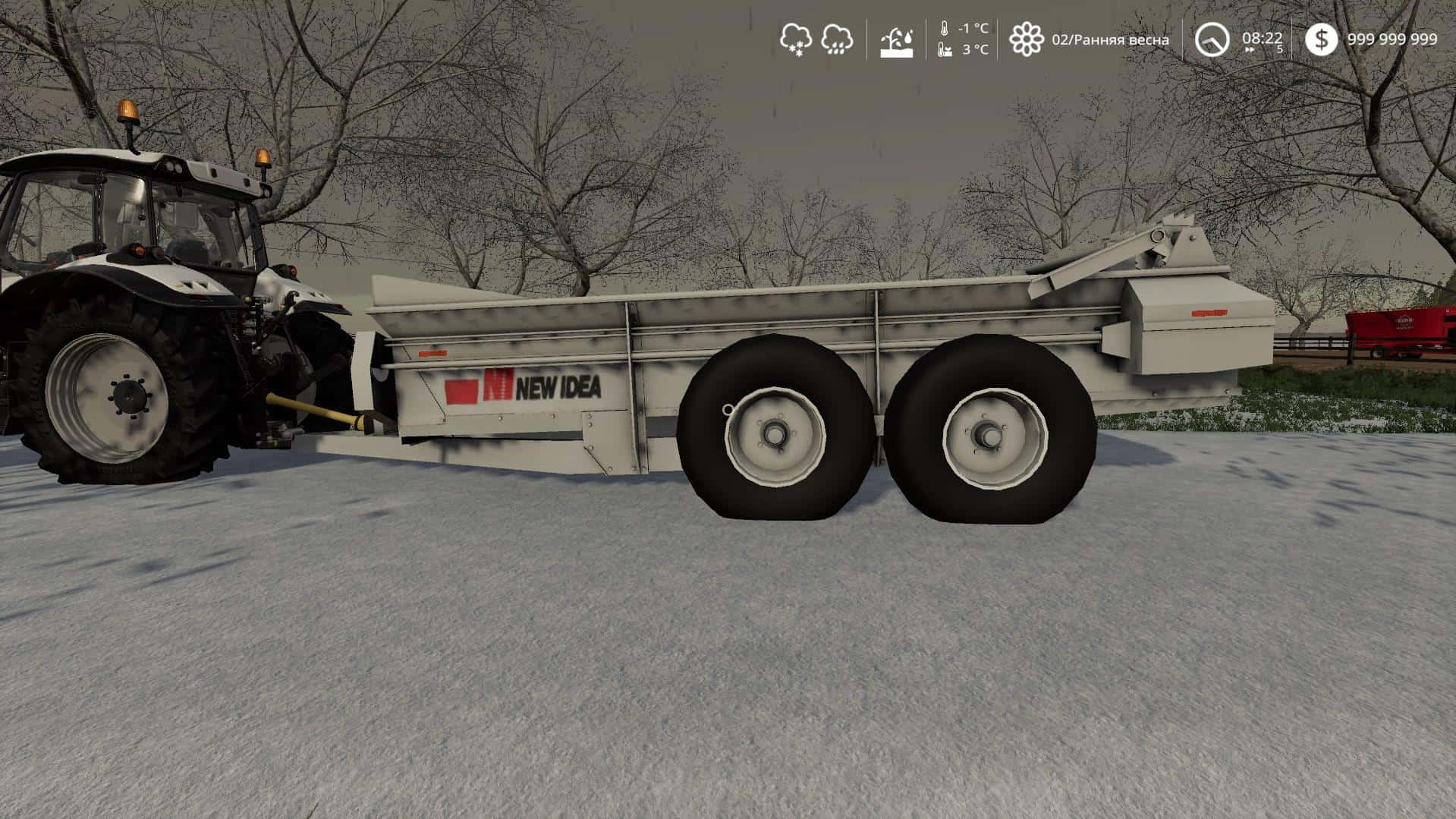This screenshot has height=819, width=1456.
Task: Click the game clock icon
Action: tap(1212, 39)
